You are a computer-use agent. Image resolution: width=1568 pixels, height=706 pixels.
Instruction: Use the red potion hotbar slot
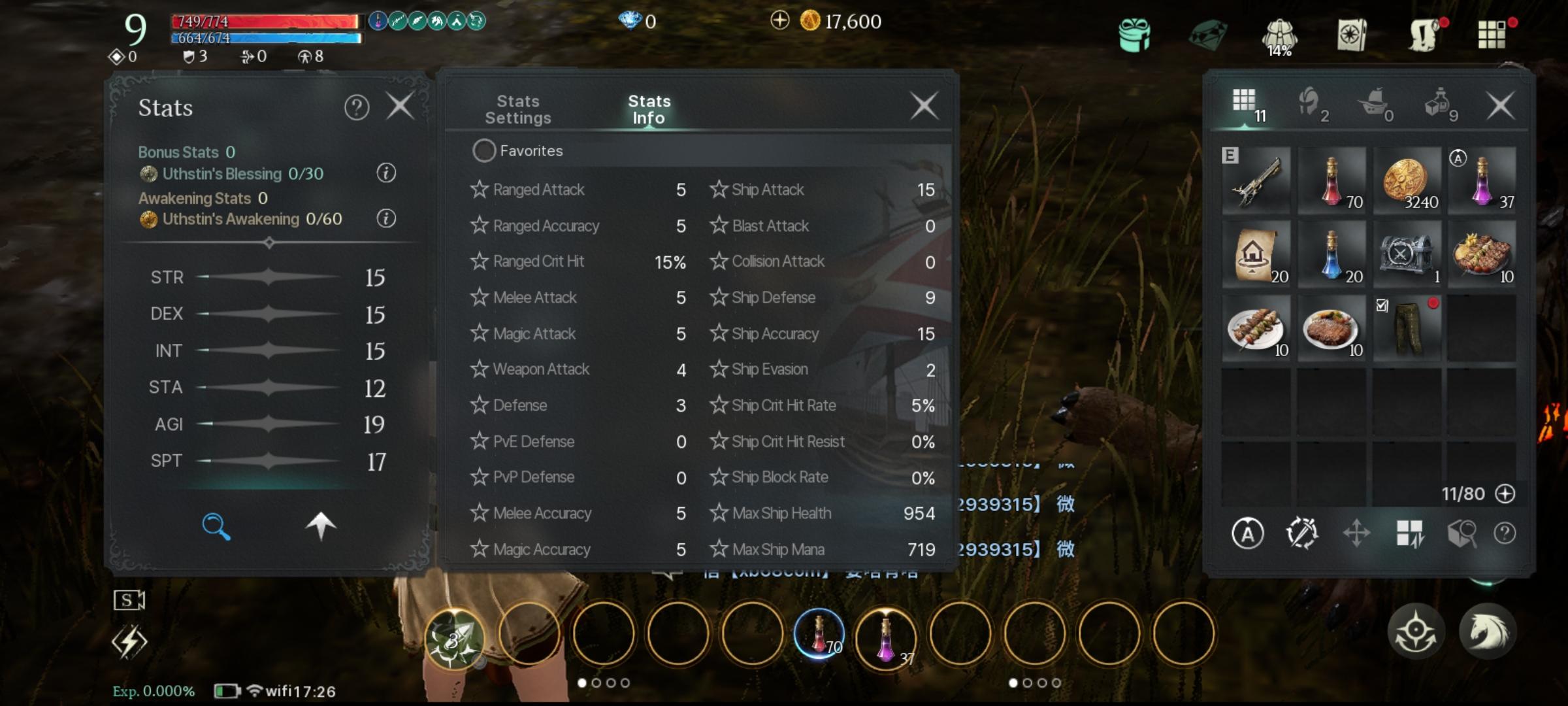click(x=819, y=634)
